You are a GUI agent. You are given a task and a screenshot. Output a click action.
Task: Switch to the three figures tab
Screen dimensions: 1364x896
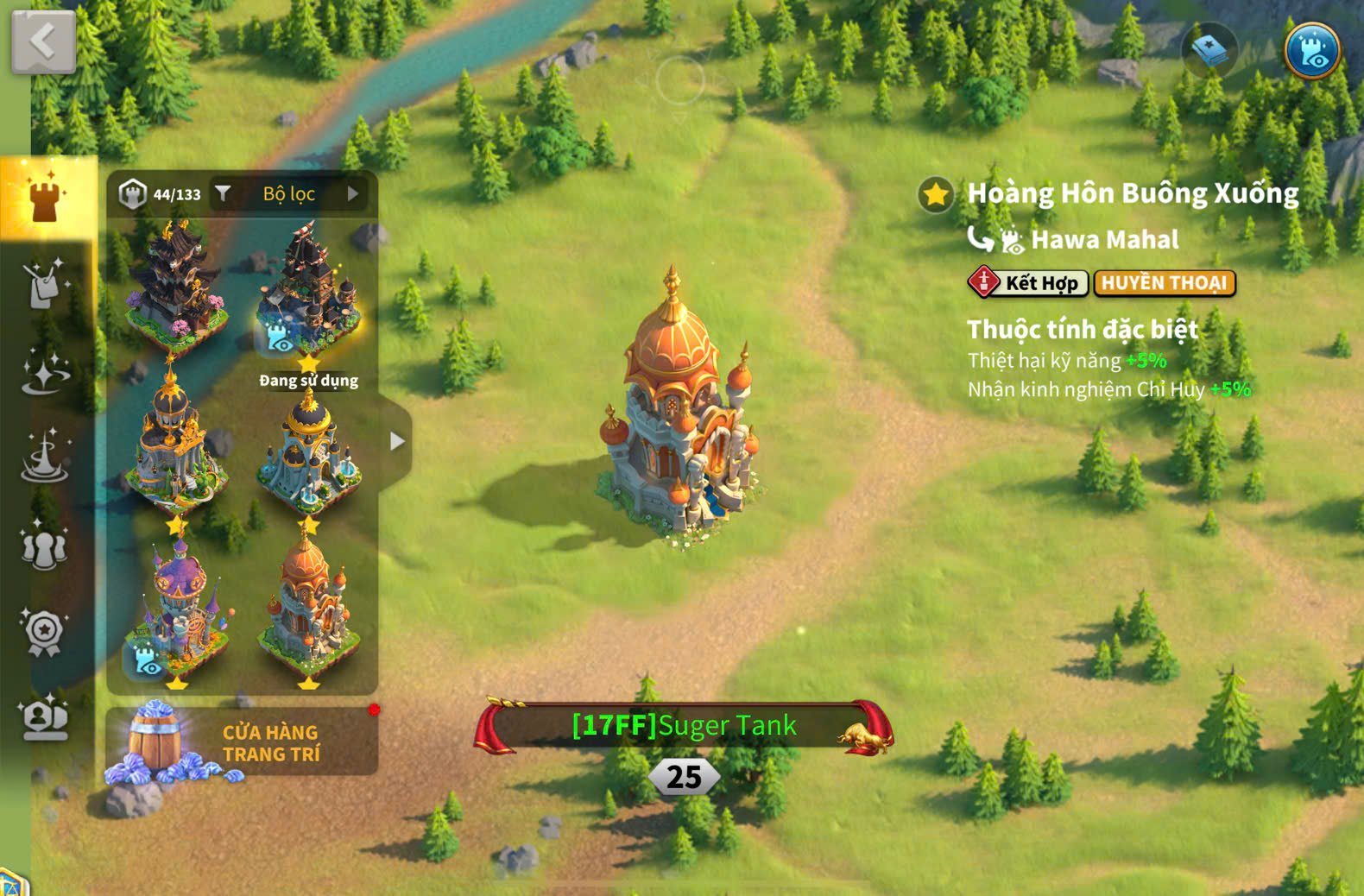tap(45, 546)
